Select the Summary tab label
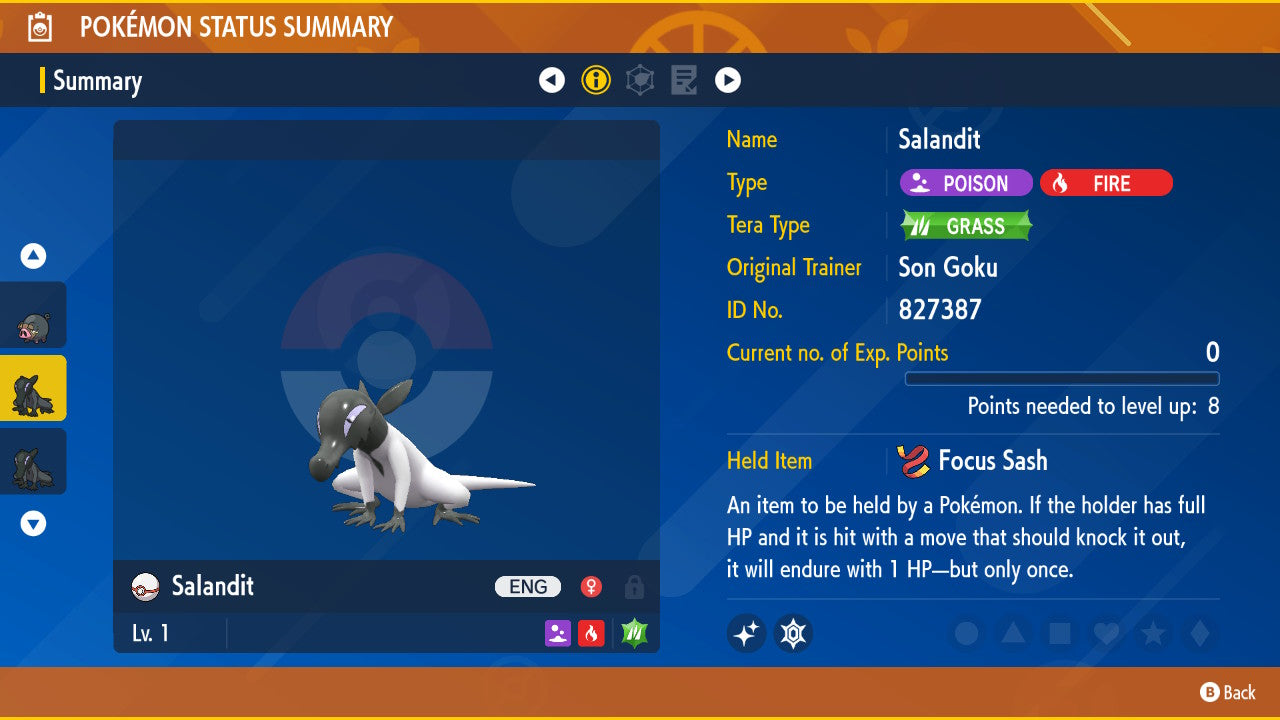1280x720 pixels. pos(98,81)
